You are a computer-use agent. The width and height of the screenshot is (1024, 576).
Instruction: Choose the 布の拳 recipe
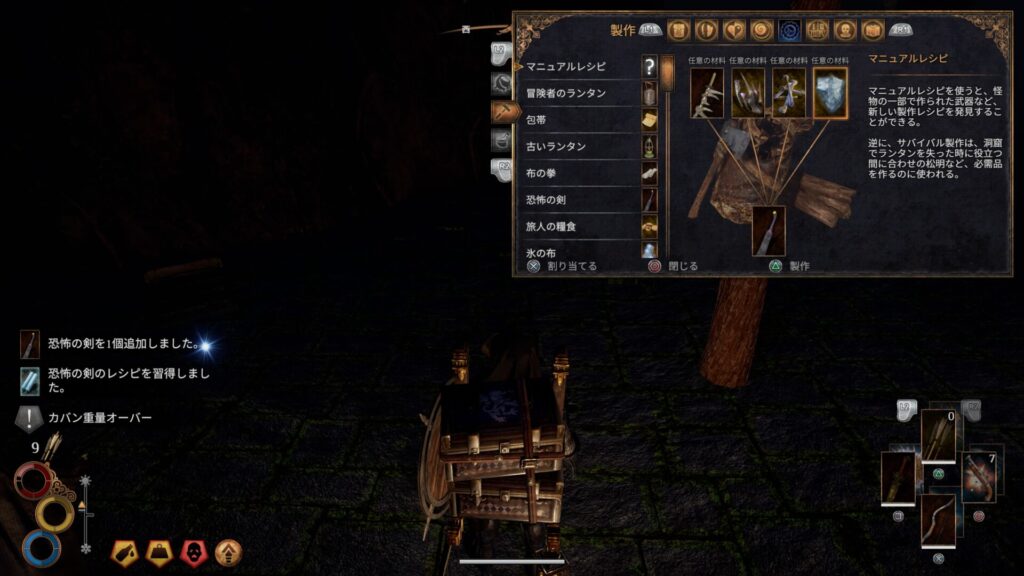tap(580, 173)
